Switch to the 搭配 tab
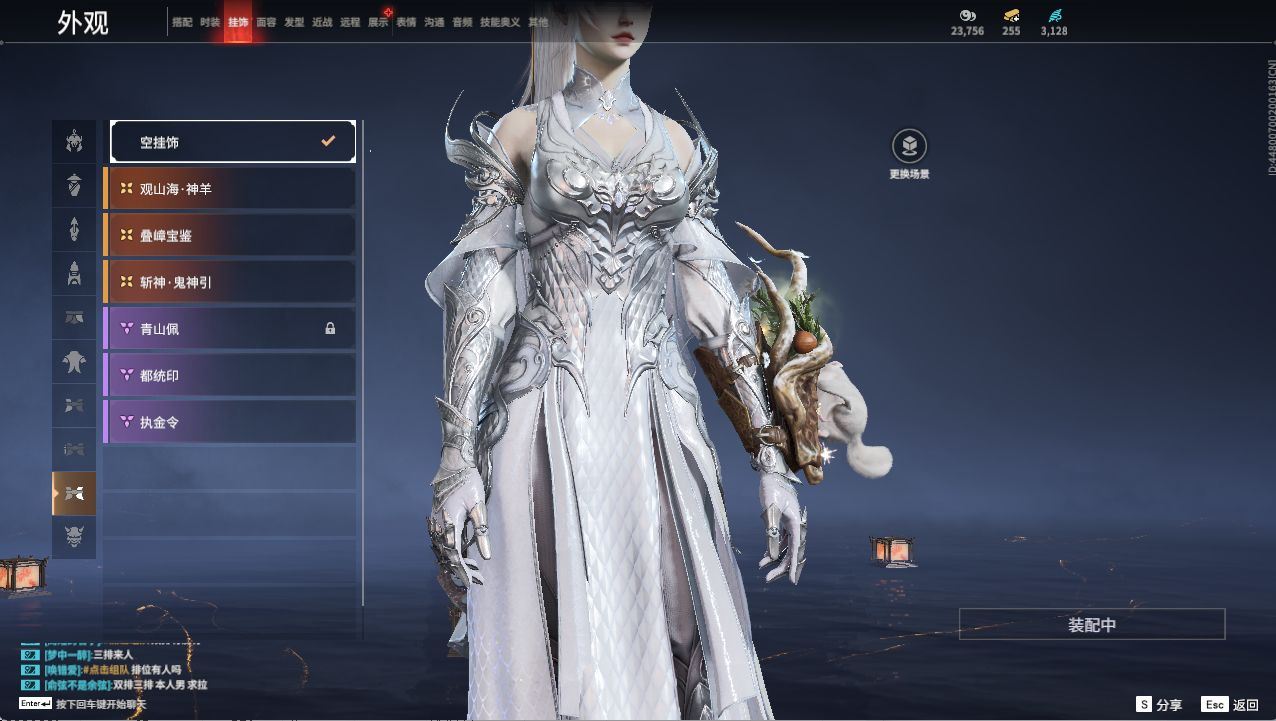 182,22
